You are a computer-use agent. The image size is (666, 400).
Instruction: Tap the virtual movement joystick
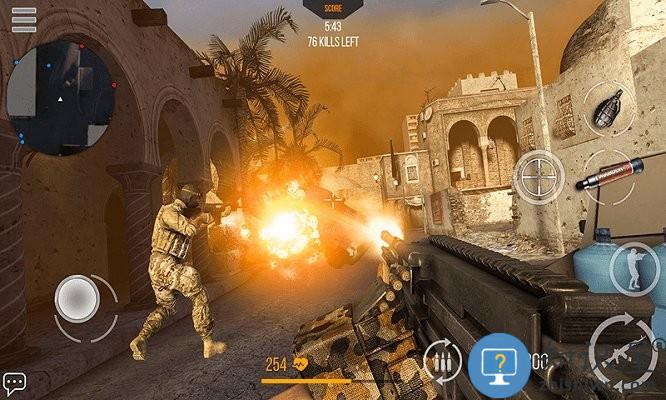click(x=77, y=298)
